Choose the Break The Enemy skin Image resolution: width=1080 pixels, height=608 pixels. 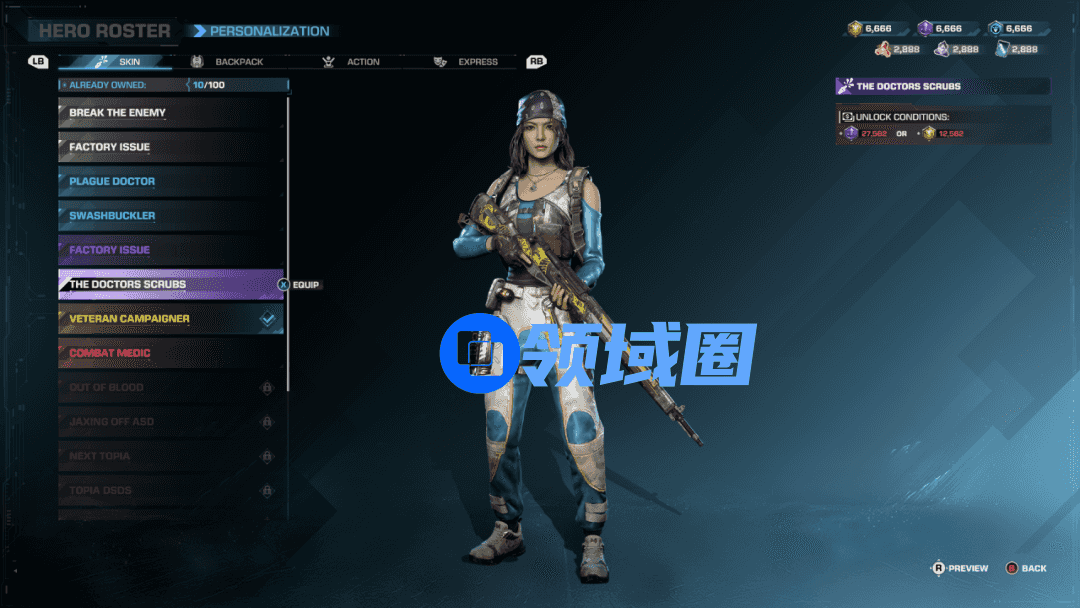[171, 113]
